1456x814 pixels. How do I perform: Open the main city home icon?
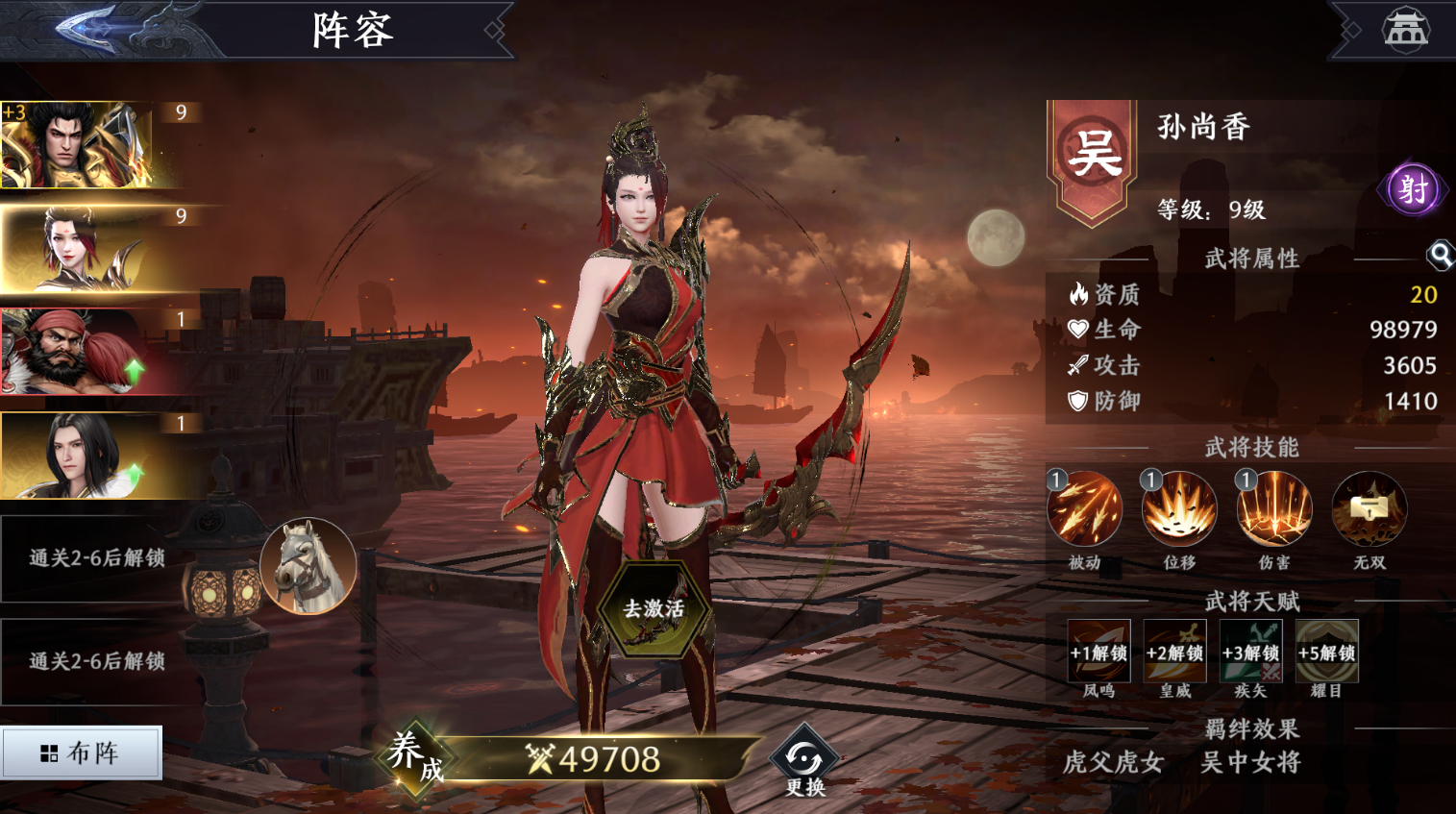click(1404, 29)
